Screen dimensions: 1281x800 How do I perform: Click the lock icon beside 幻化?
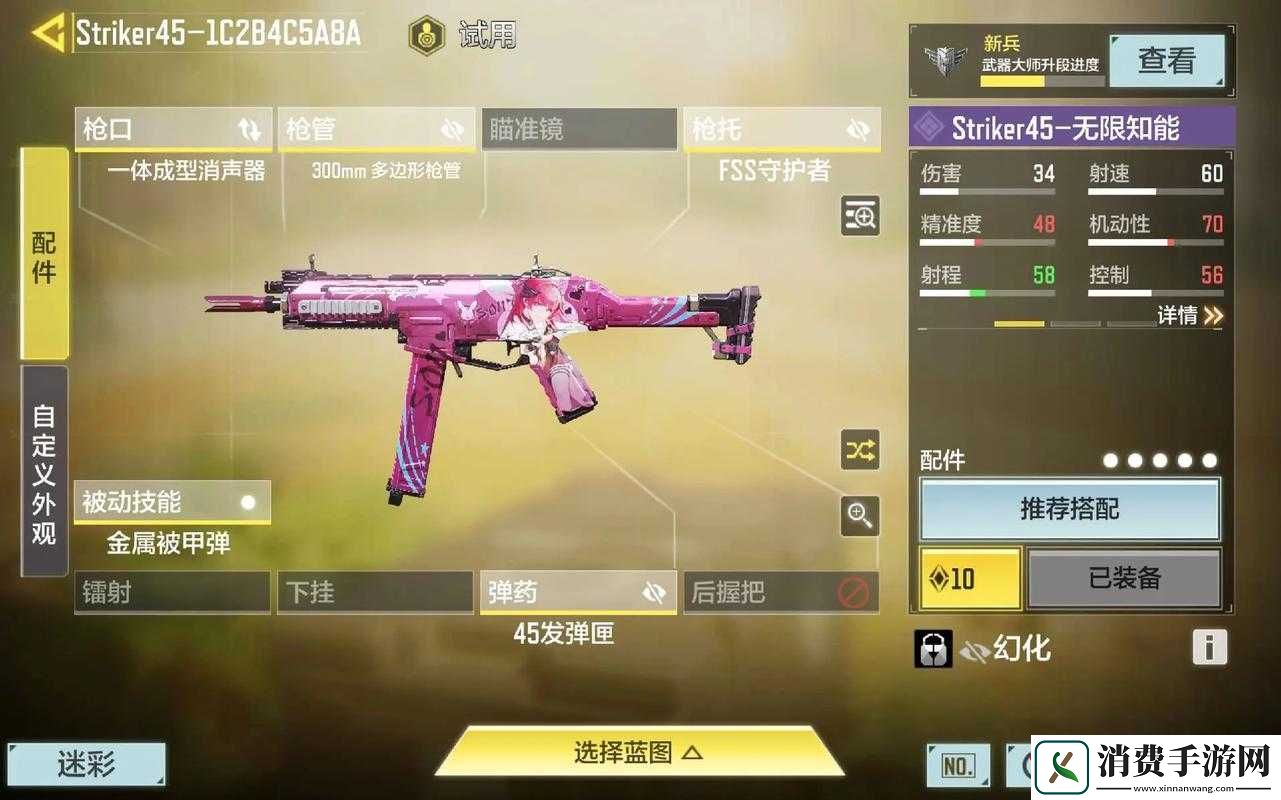(x=932, y=648)
